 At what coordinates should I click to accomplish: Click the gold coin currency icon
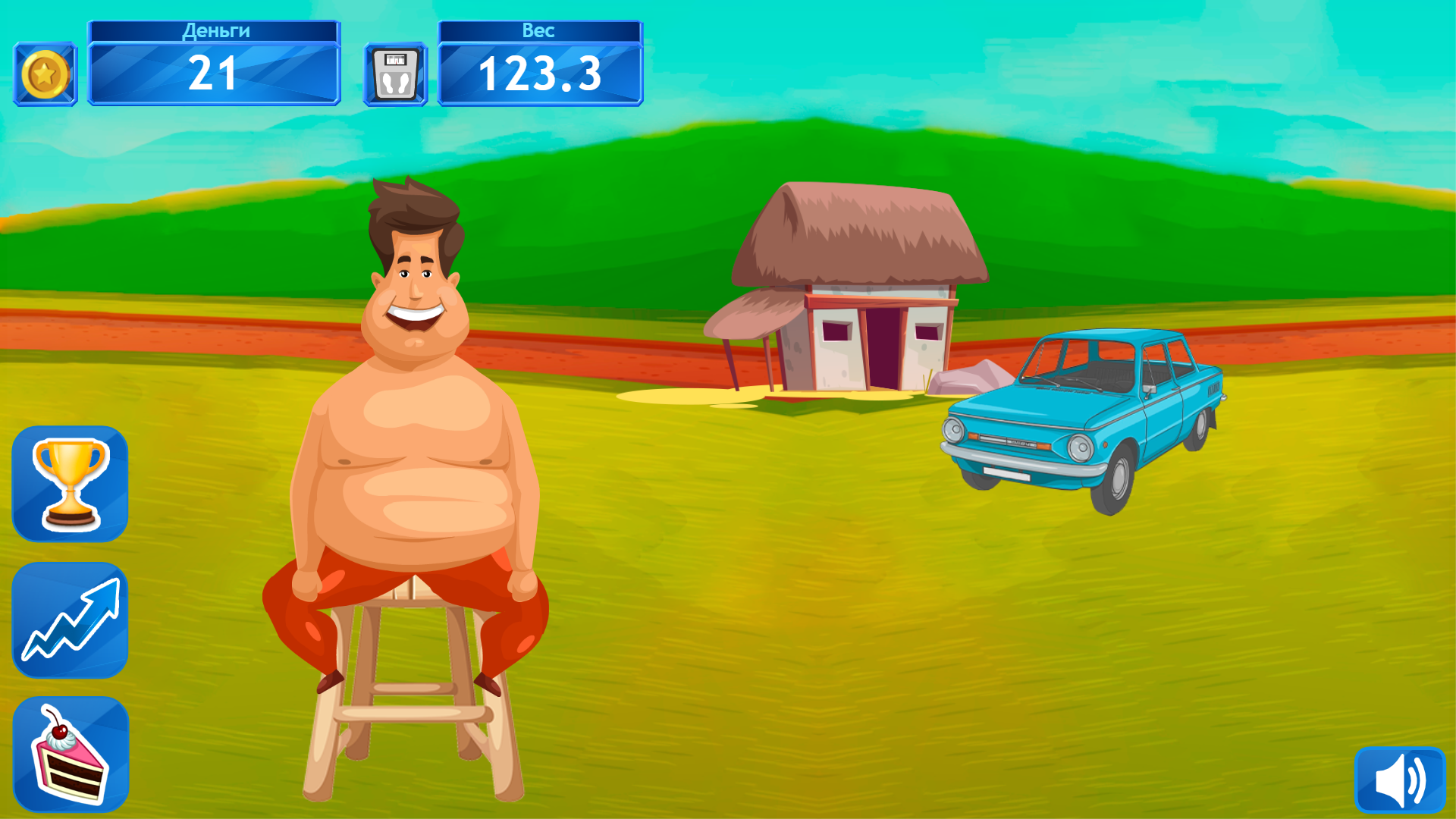(x=44, y=73)
